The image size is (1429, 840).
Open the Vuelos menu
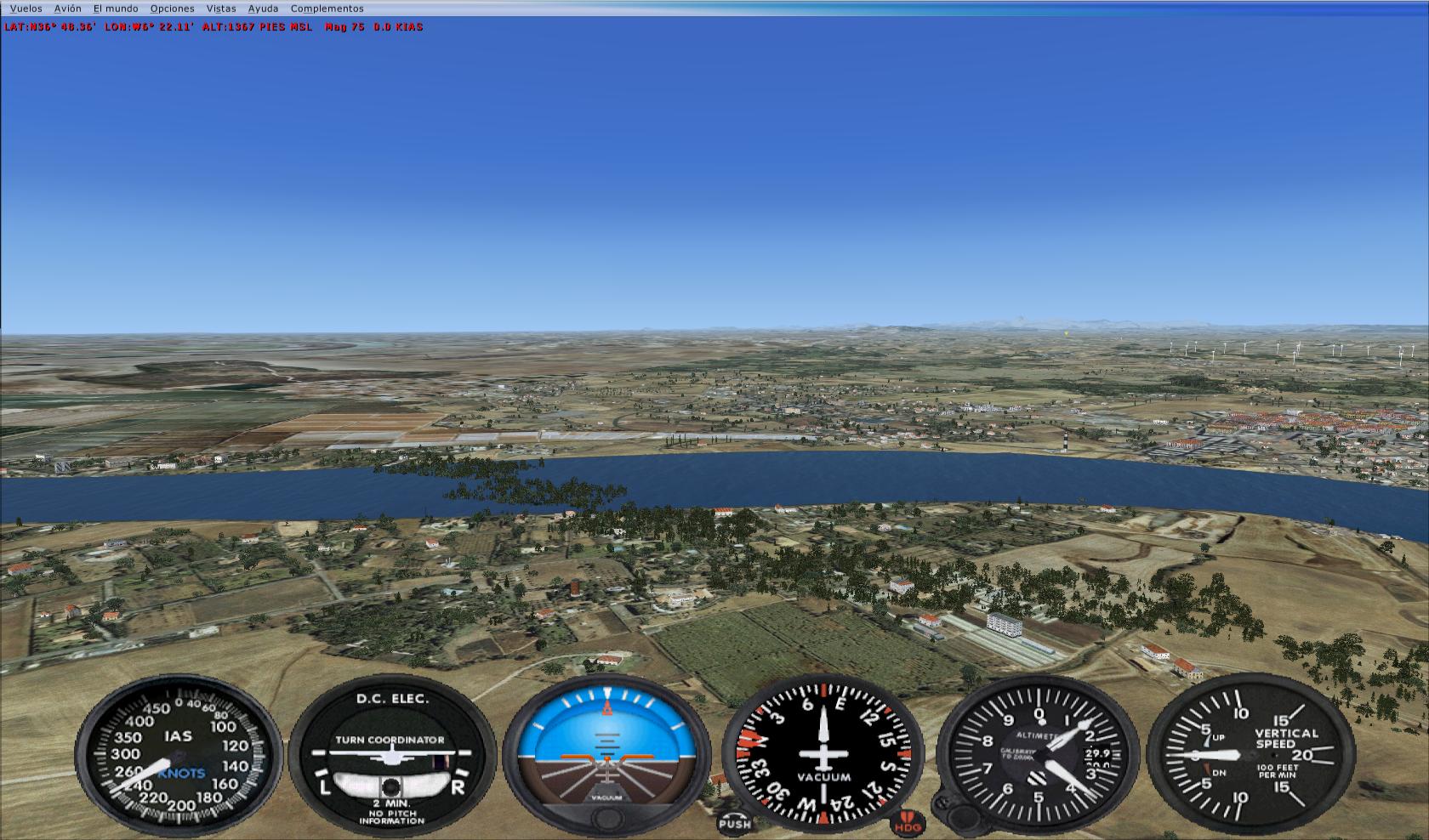click(x=26, y=9)
